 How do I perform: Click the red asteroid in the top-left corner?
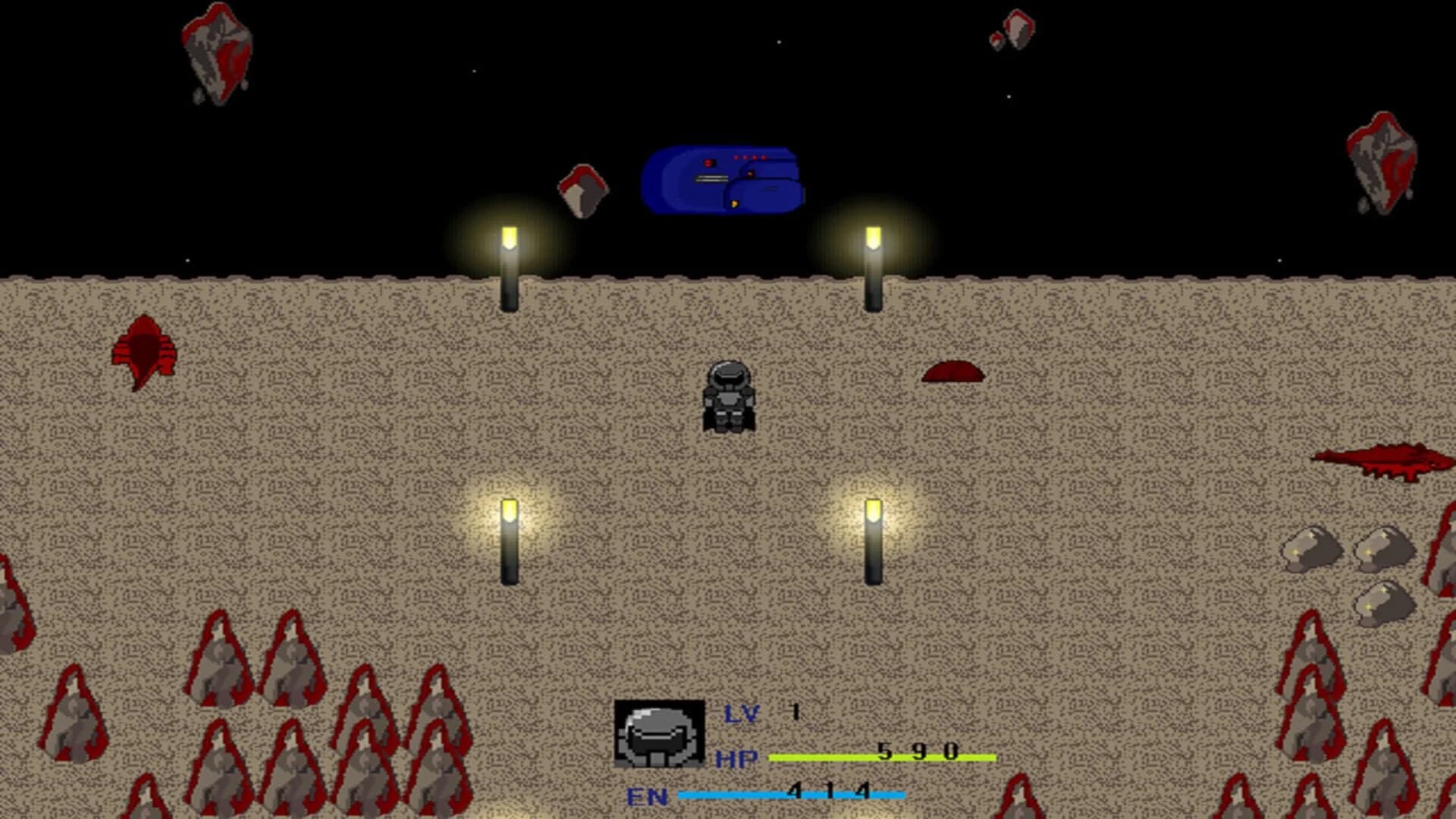[x=216, y=53]
